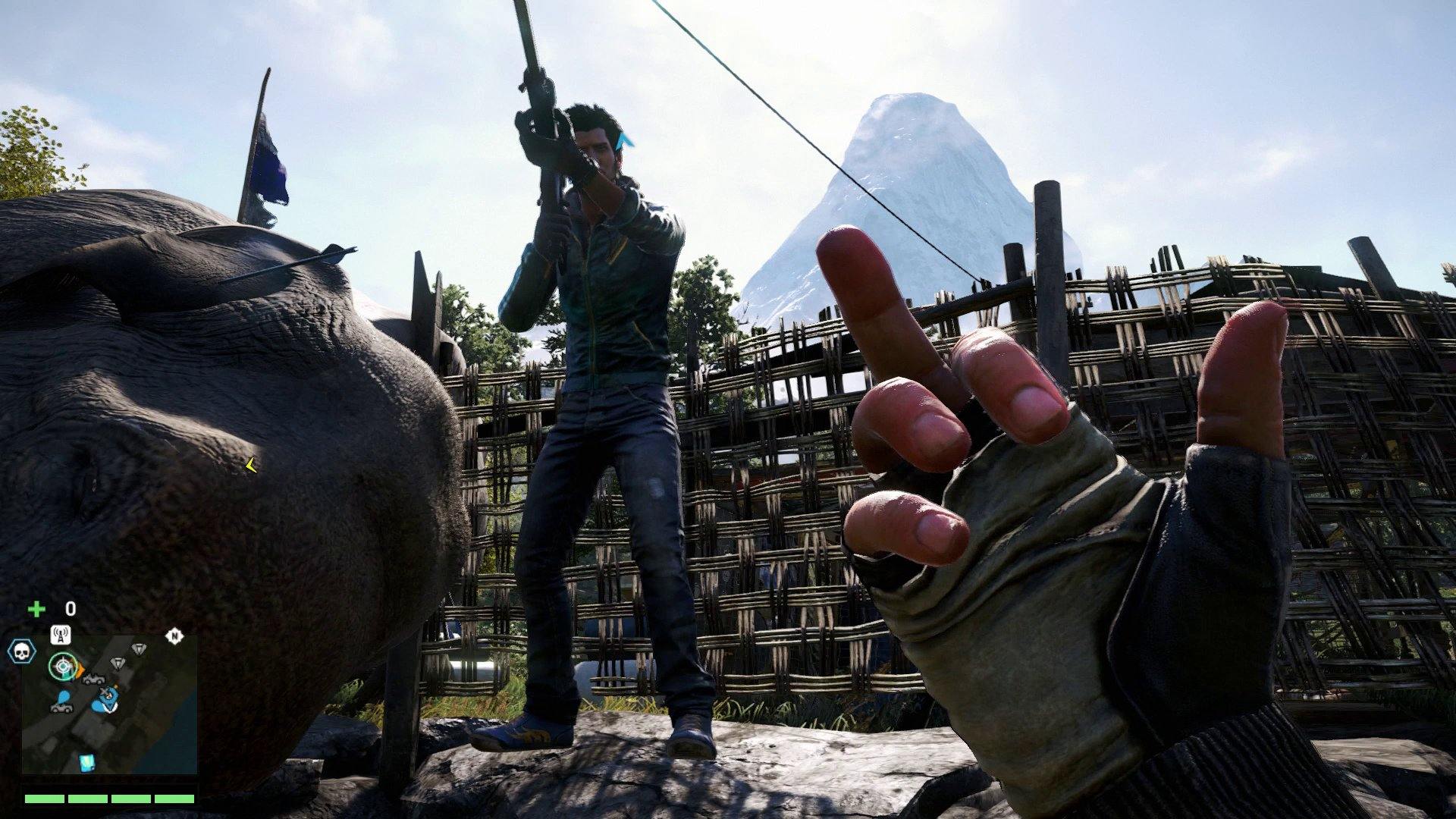Click the North compass indicator on the minimap
This screenshot has width=1456, height=819.
tap(174, 636)
